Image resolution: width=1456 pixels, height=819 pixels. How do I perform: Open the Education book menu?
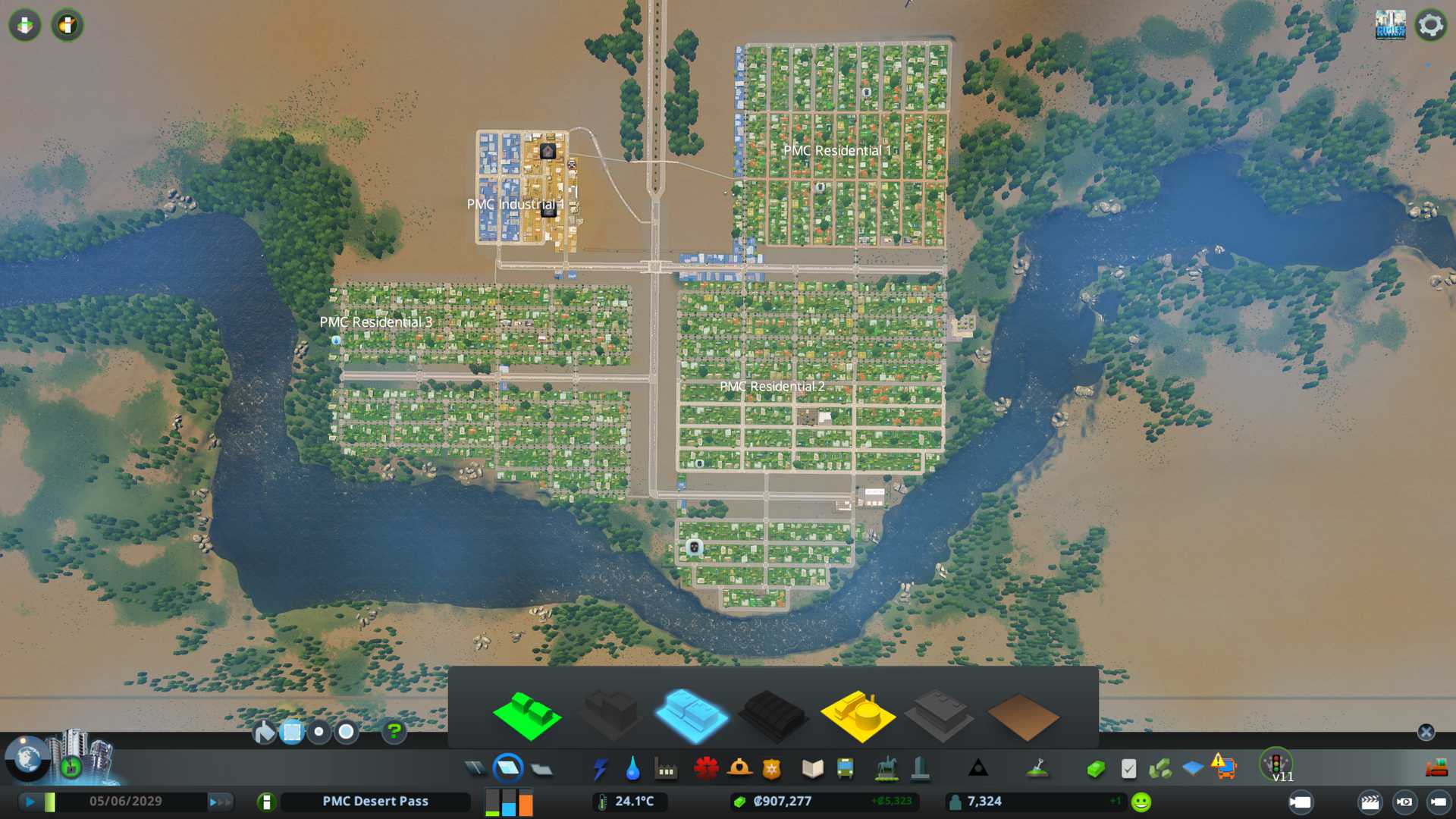coord(812,769)
